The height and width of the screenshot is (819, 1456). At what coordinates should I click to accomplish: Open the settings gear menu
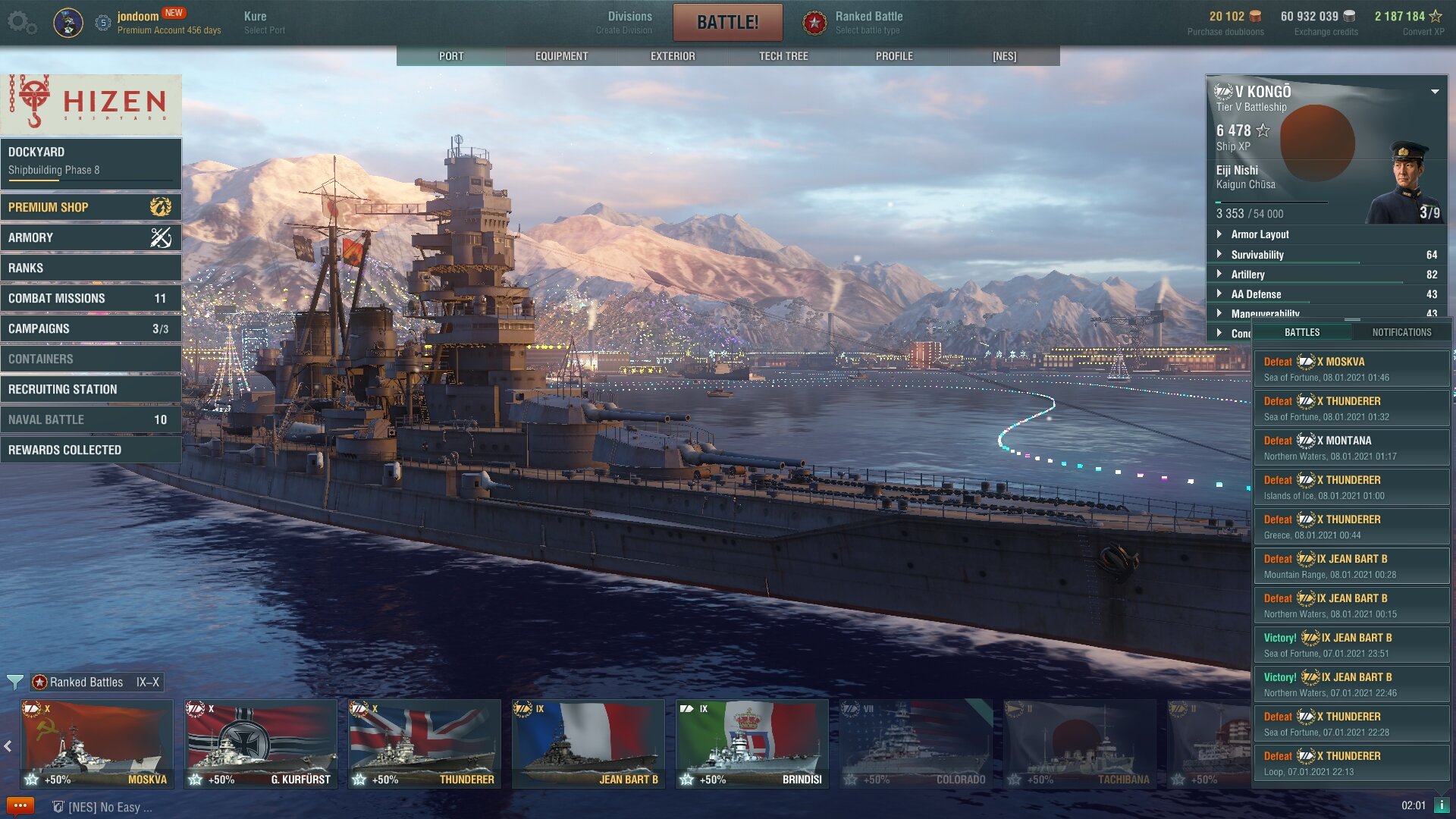pyautogui.click(x=21, y=23)
